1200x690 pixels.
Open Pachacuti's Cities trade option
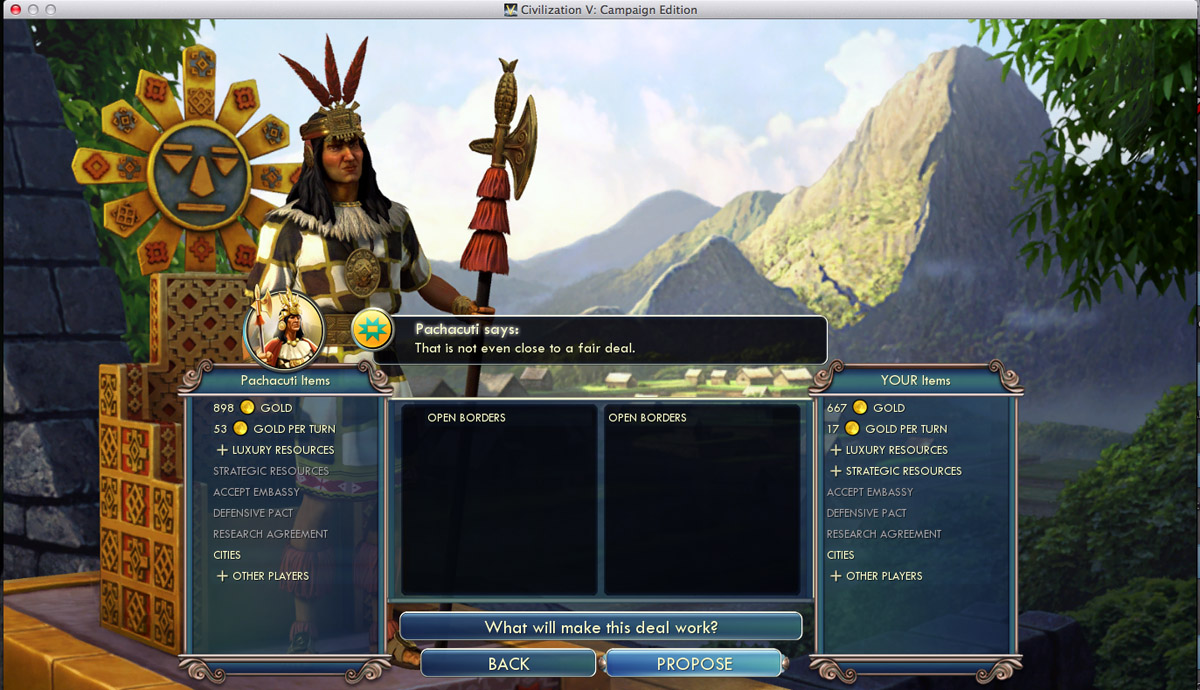[227, 555]
